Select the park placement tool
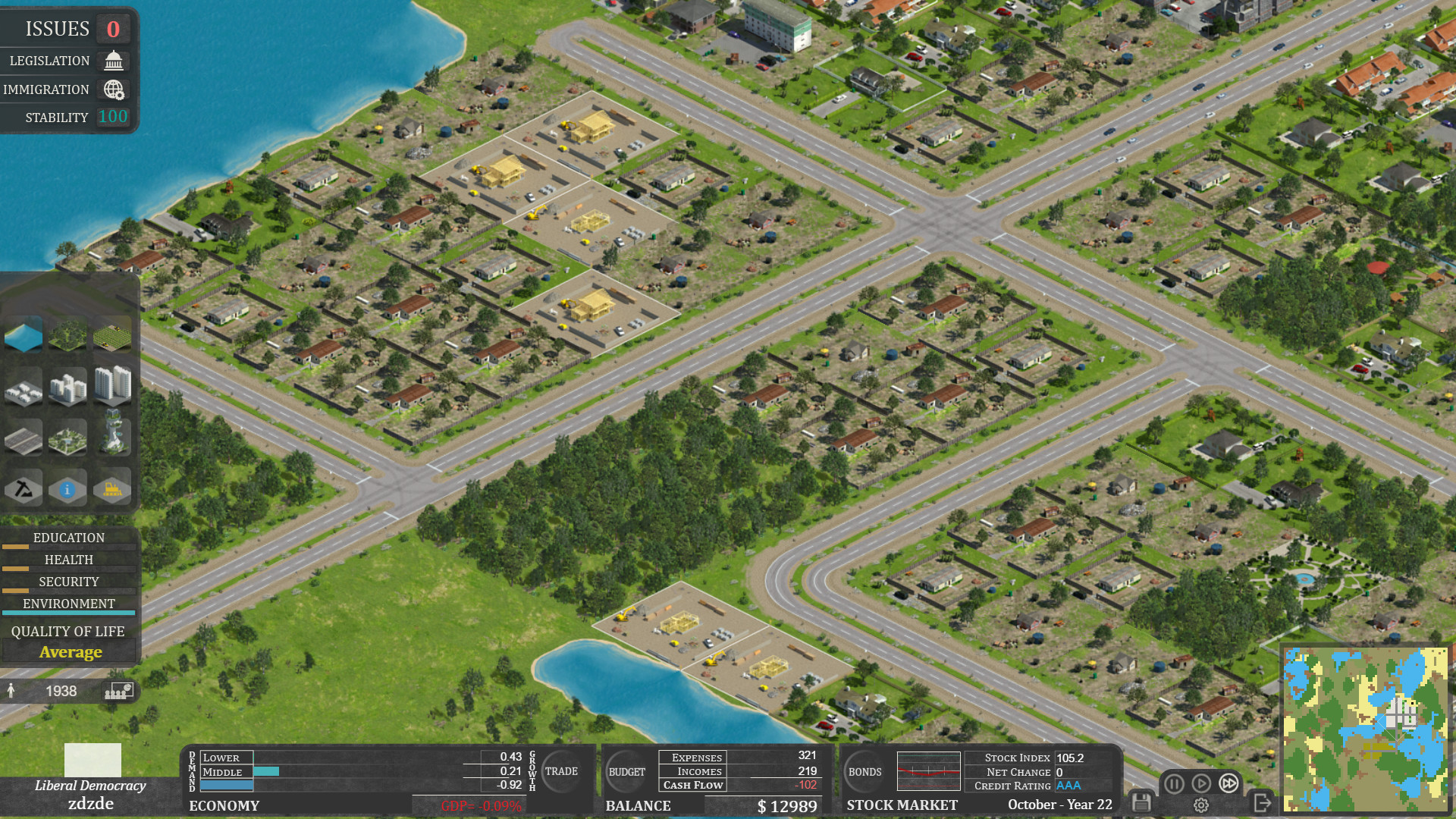 (x=67, y=437)
